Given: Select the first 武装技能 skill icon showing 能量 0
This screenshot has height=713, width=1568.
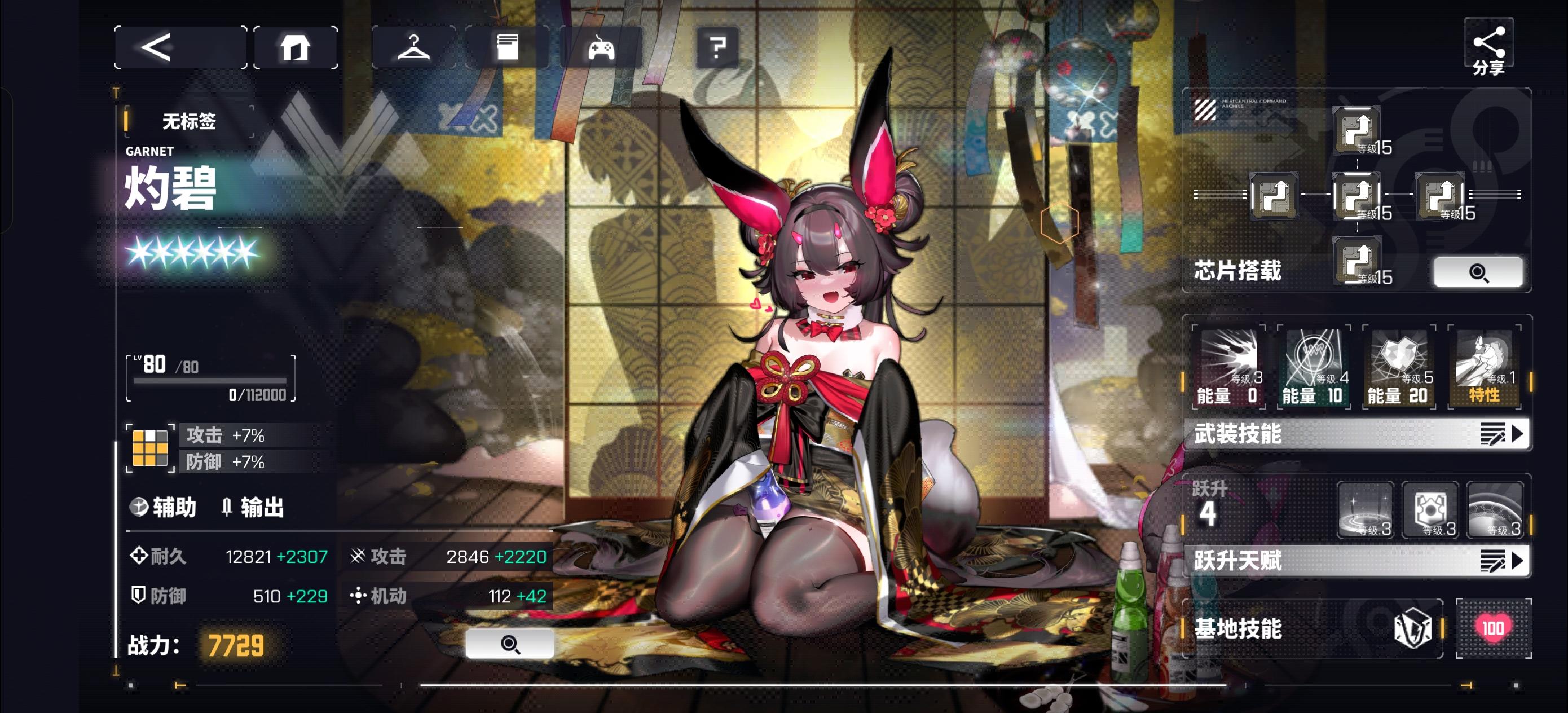Looking at the screenshot, I should (1230, 366).
